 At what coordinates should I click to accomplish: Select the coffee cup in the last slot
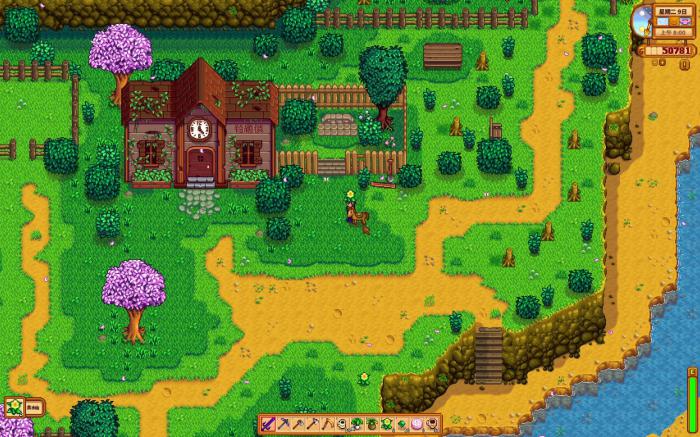(431, 424)
